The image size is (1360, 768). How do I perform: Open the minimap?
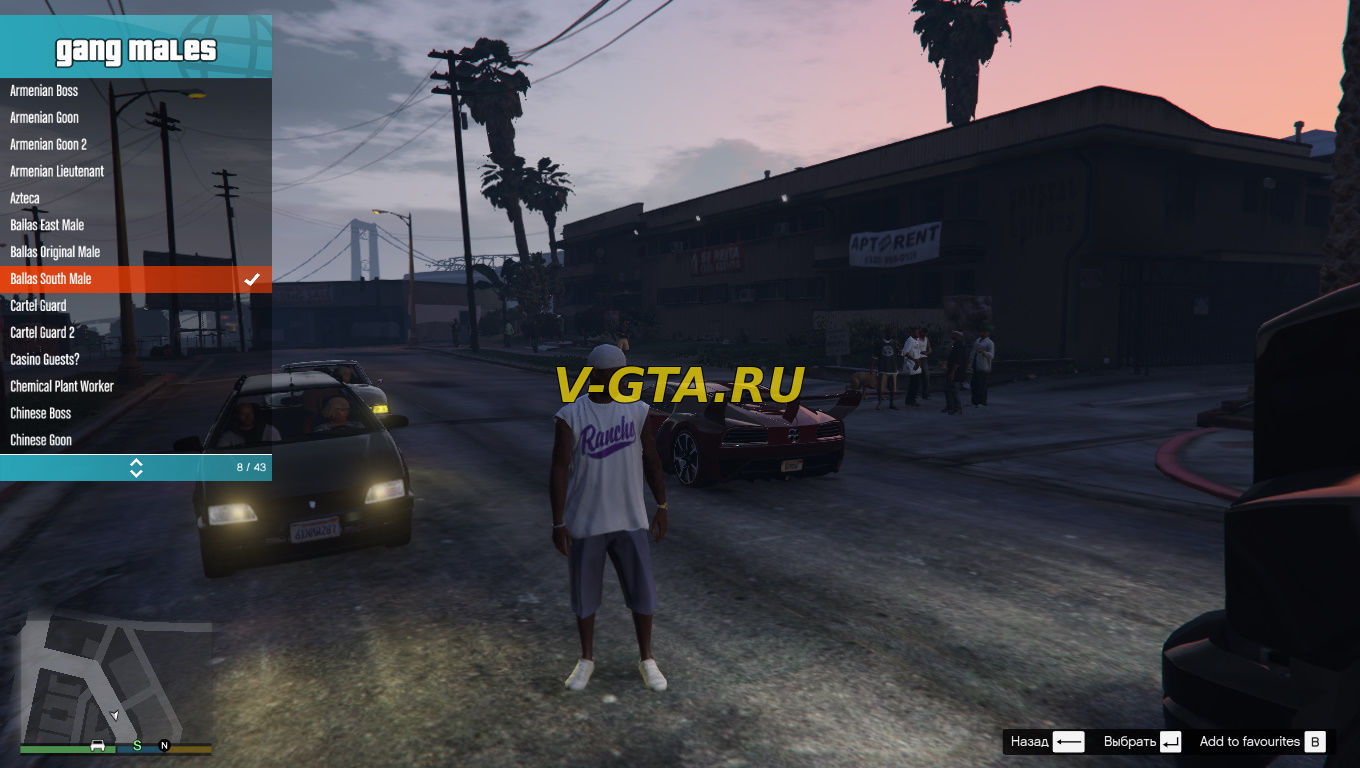[116, 680]
